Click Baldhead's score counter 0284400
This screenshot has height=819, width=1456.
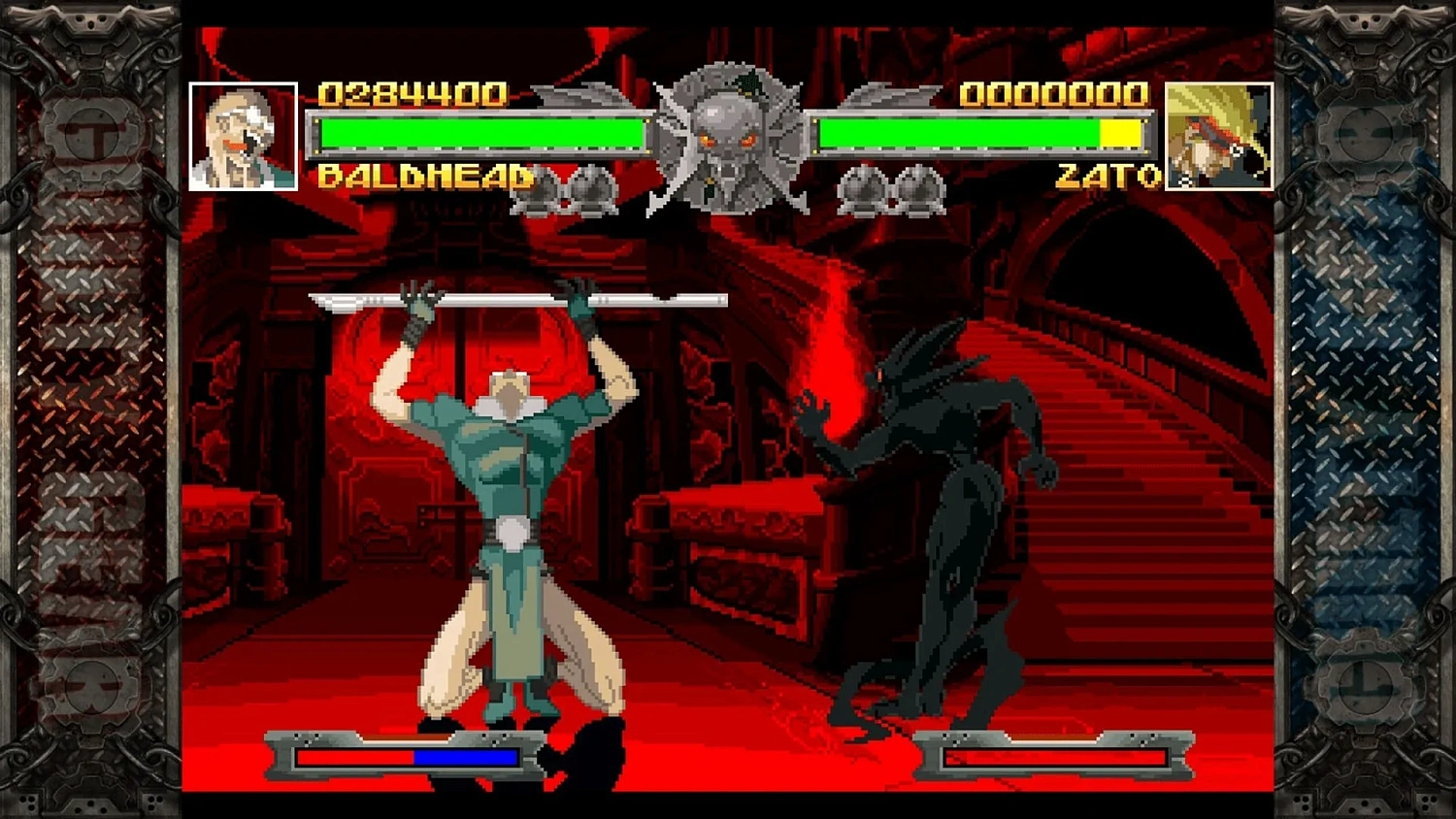(x=413, y=95)
